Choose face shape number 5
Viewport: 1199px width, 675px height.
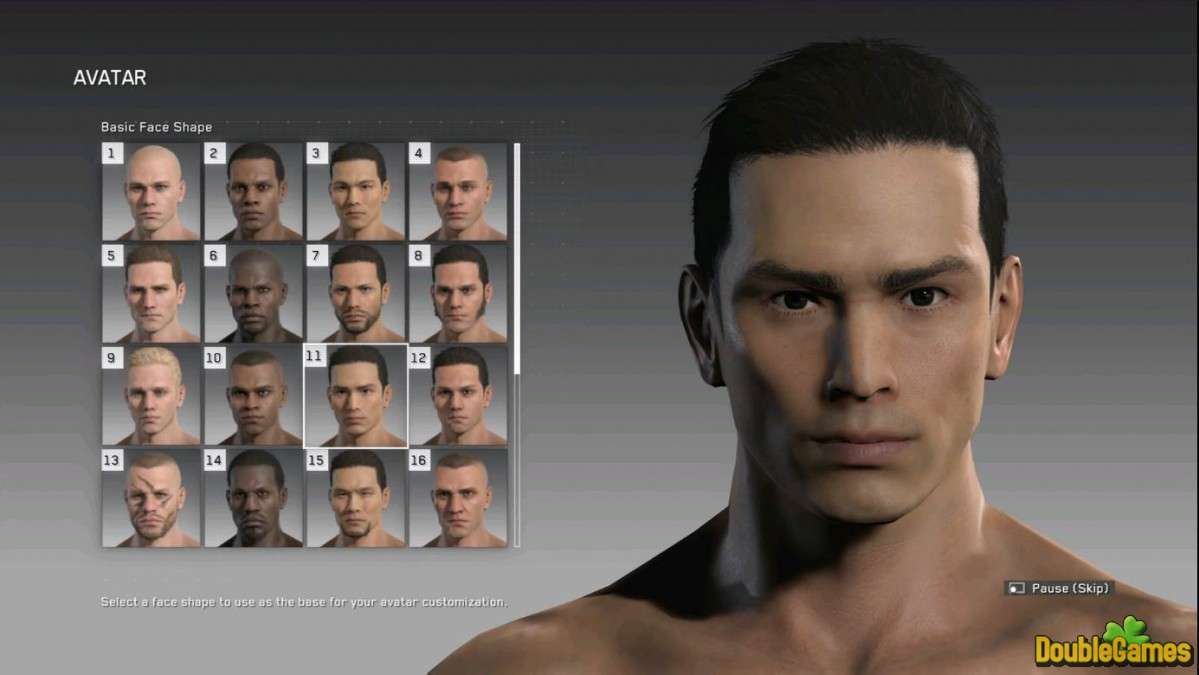click(152, 294)
